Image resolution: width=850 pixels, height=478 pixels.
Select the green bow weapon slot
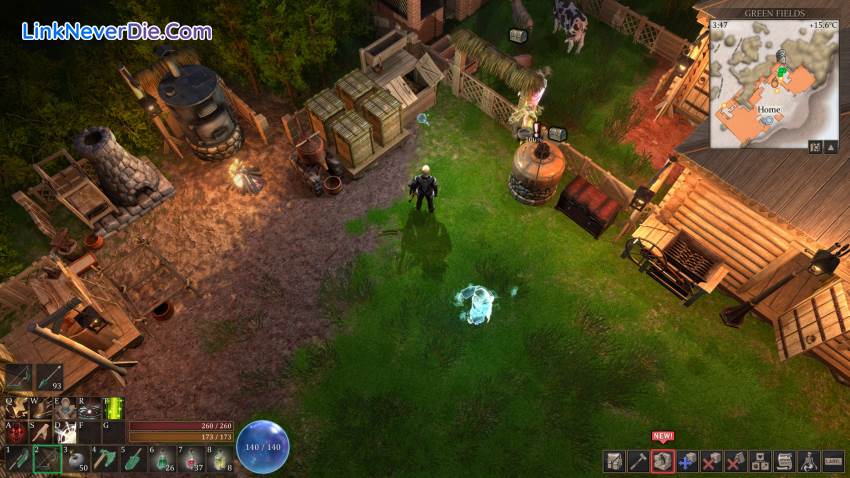pos(19,377)
